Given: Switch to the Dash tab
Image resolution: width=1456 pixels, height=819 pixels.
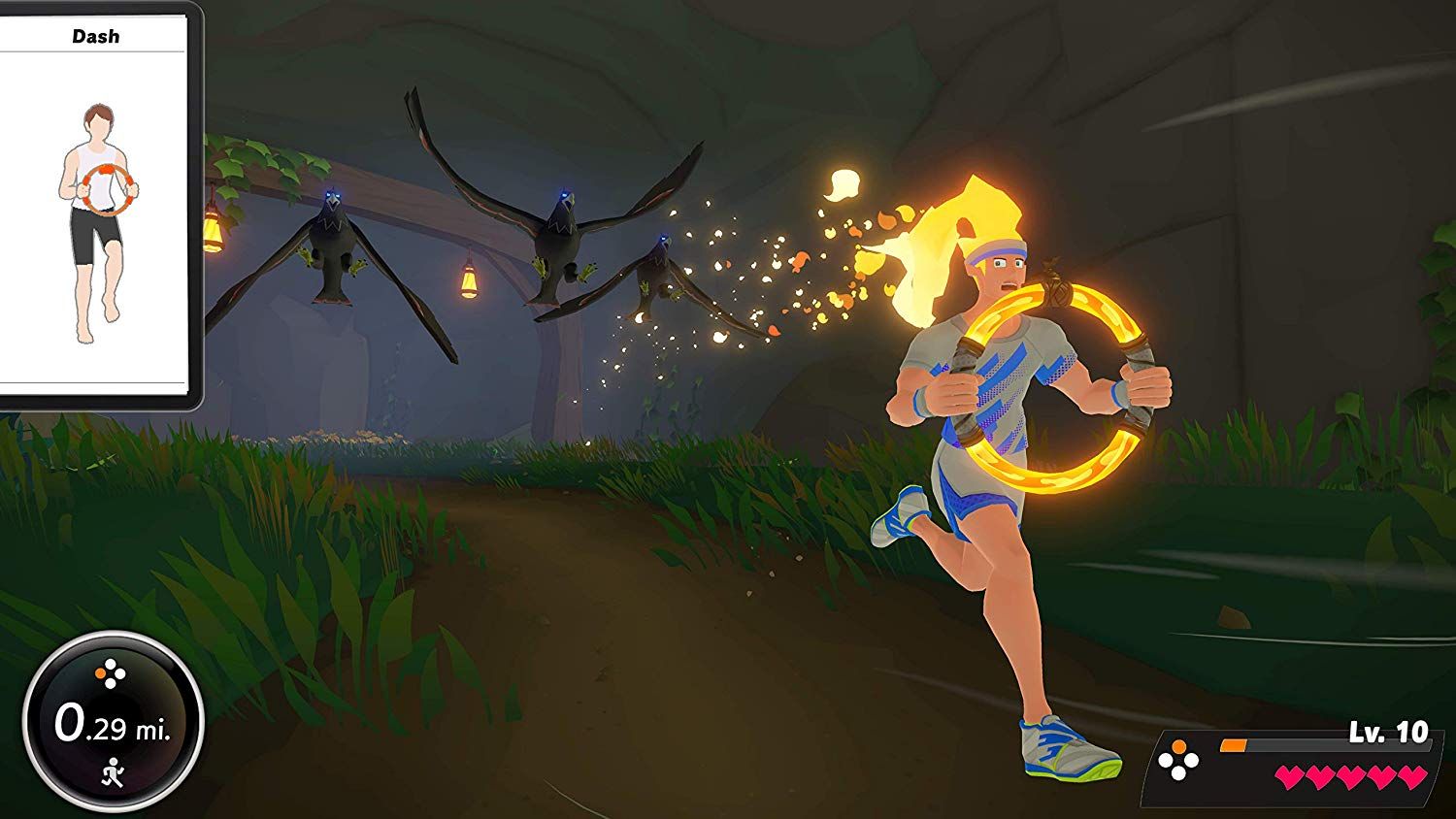Looking at the screenshot, I should coord(95,36).
